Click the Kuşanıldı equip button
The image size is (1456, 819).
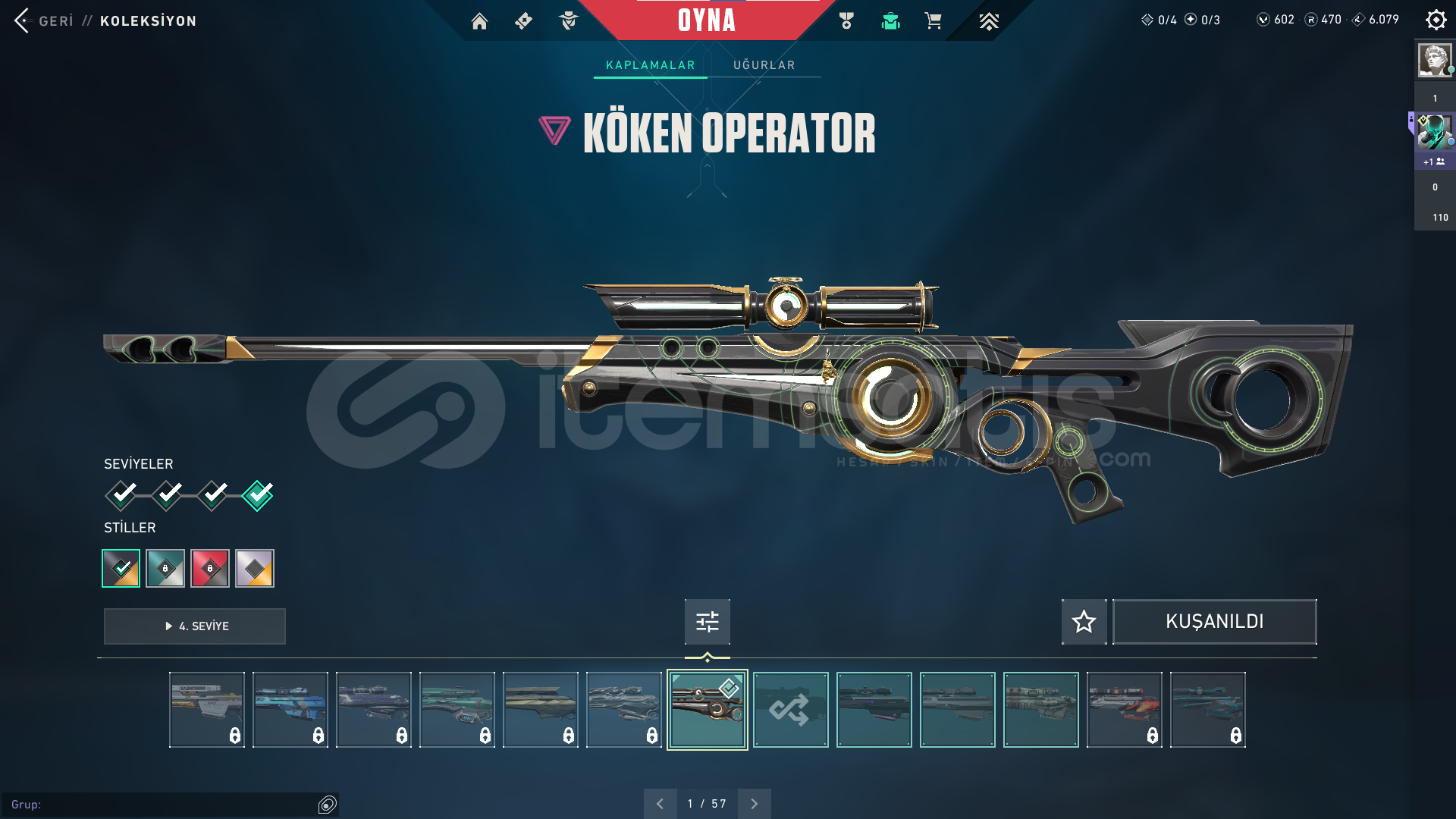(1214, 622)
